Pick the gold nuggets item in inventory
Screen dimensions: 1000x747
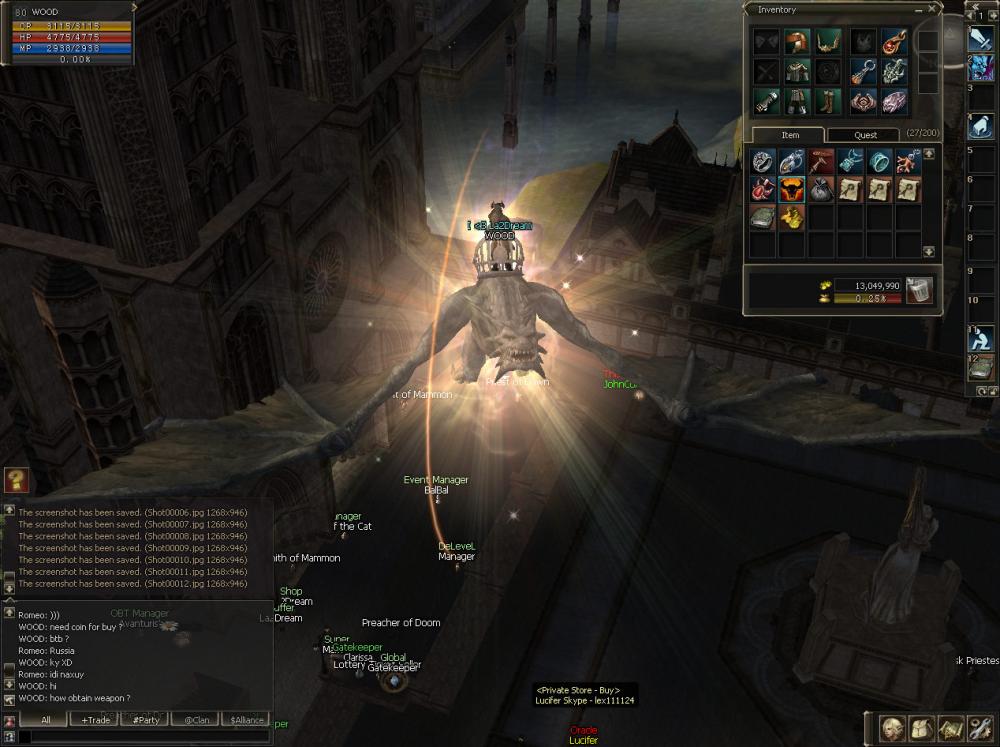792,217
